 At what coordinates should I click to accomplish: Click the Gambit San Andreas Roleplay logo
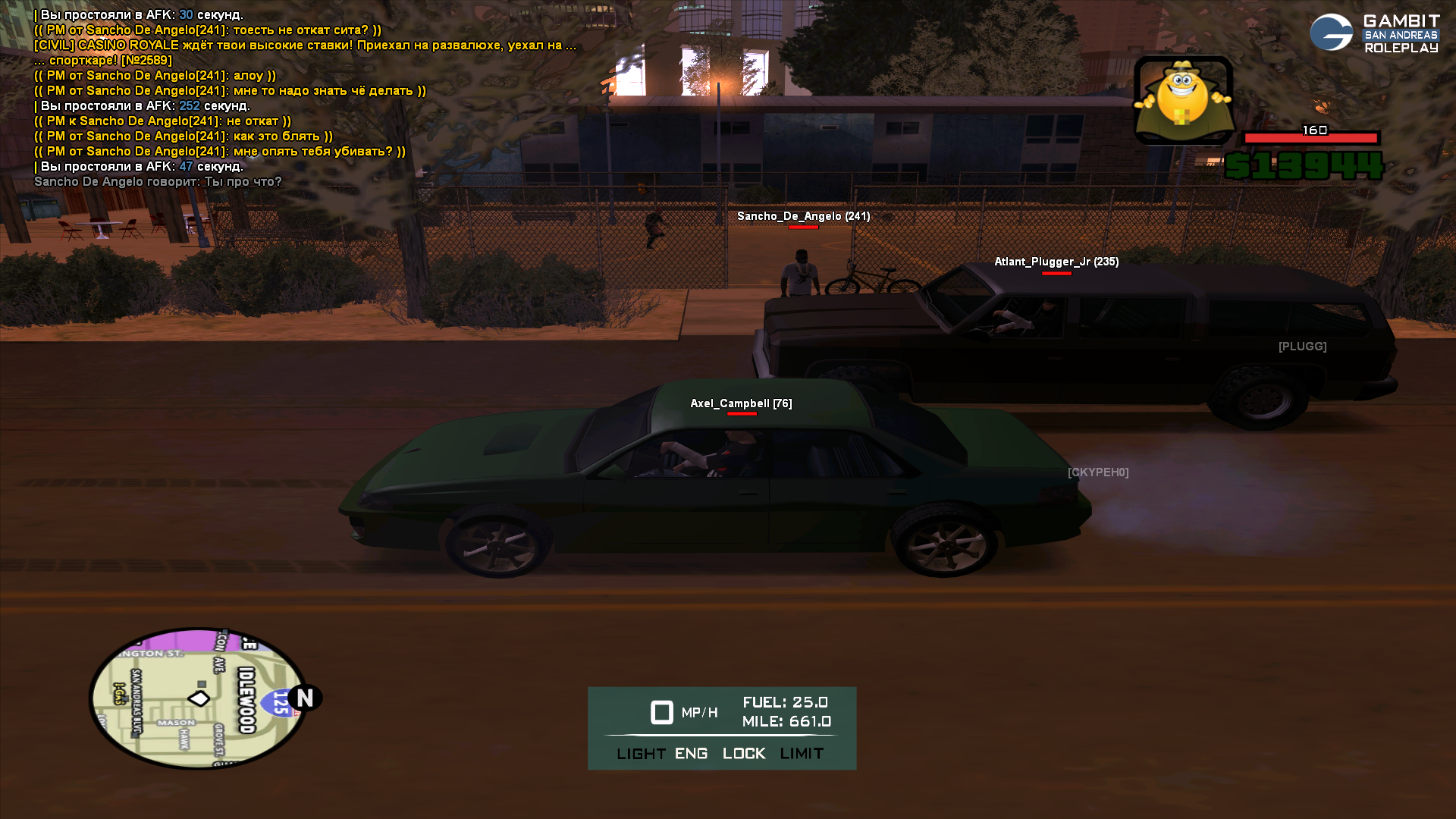pyautogui.click(x=1374, y=33)
